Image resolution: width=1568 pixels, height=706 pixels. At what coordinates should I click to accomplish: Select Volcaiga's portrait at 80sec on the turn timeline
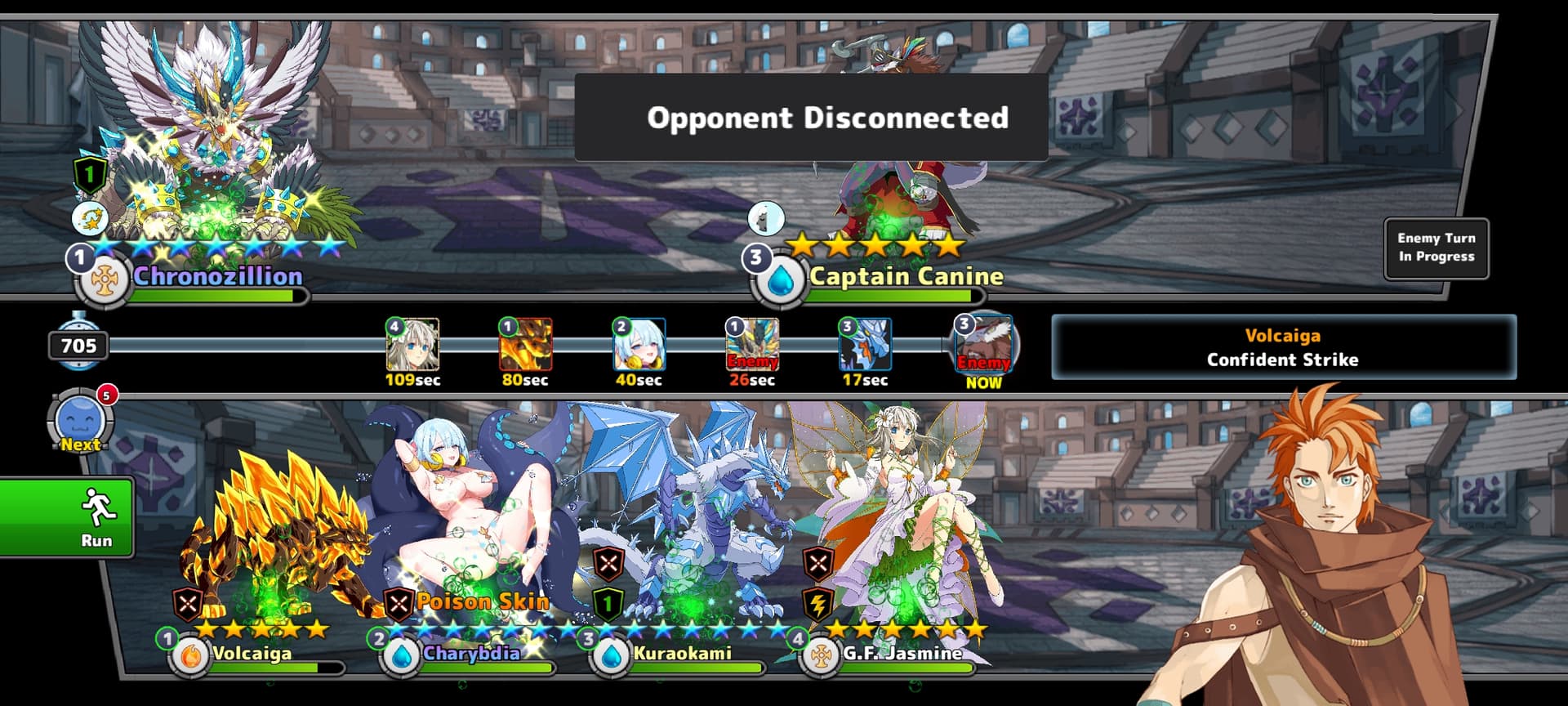(525, 345)
